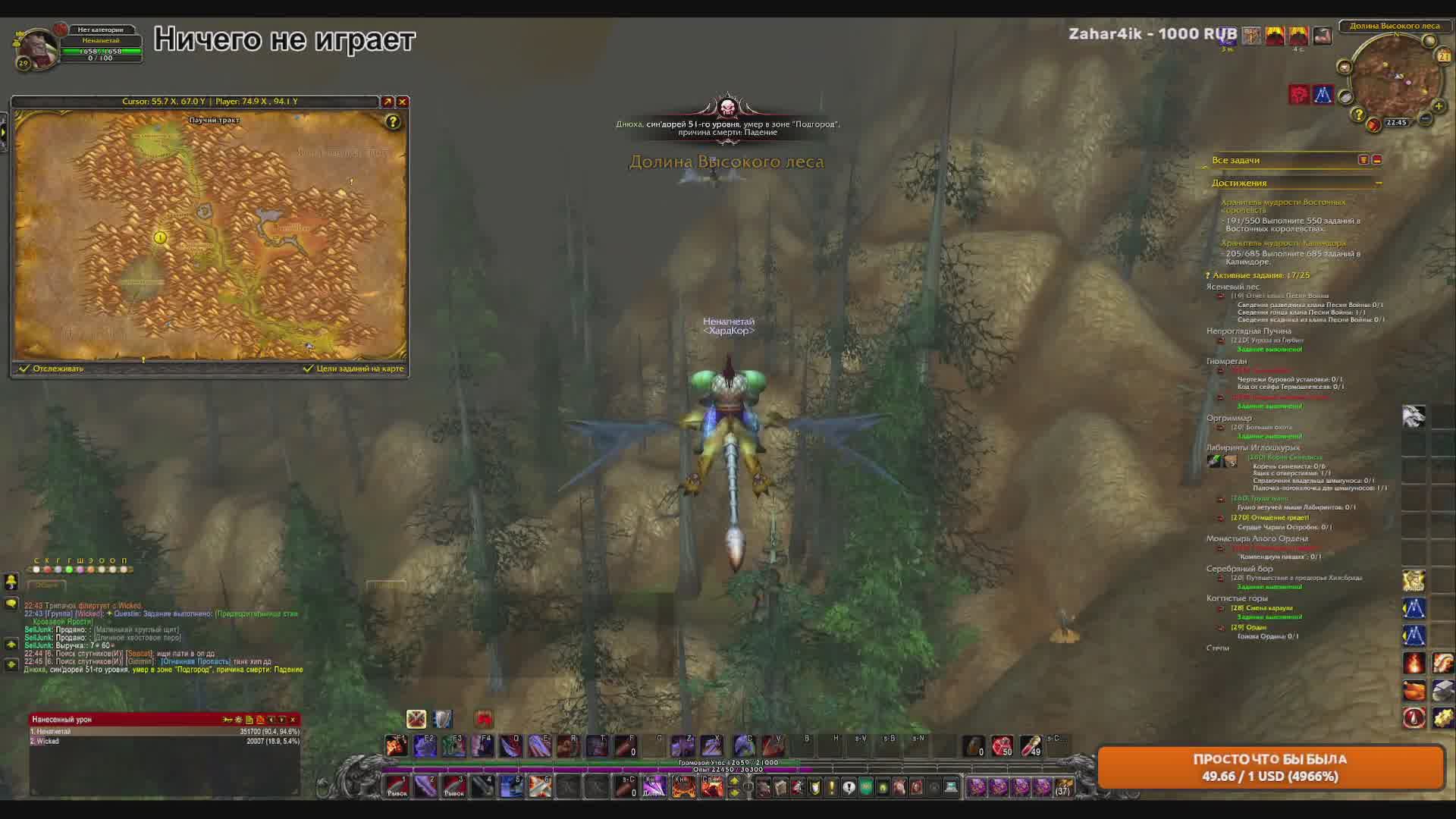
Task: Use the red potion with 50 charges
Action: (x=1002, y=746)
